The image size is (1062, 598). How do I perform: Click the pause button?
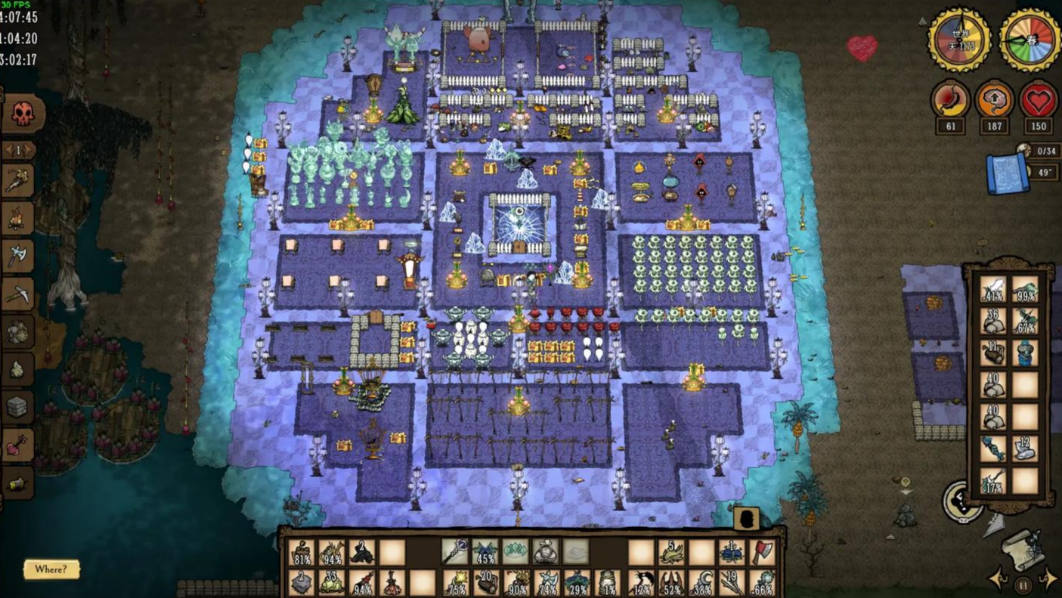coord(1023,585)
